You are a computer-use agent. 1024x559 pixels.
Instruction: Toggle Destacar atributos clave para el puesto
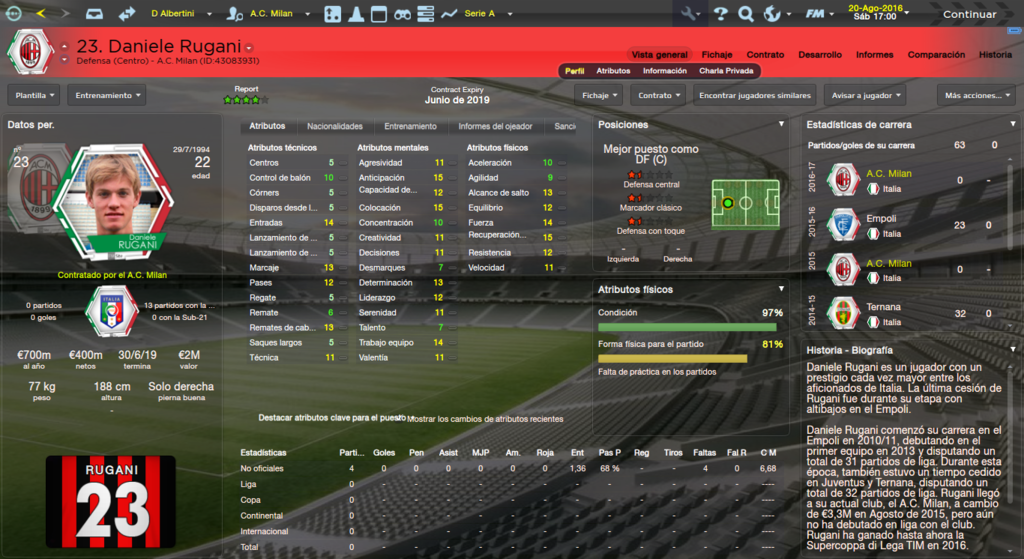pyautogui.click(x=330, y=418)
